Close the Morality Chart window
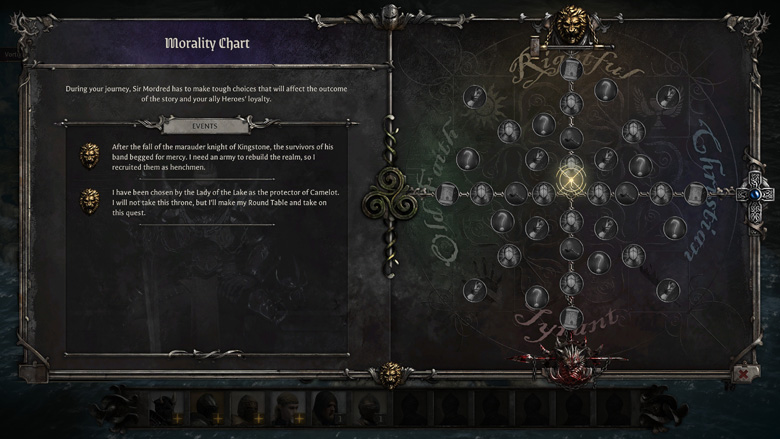 pyautogui.click(x=744, y=373)
